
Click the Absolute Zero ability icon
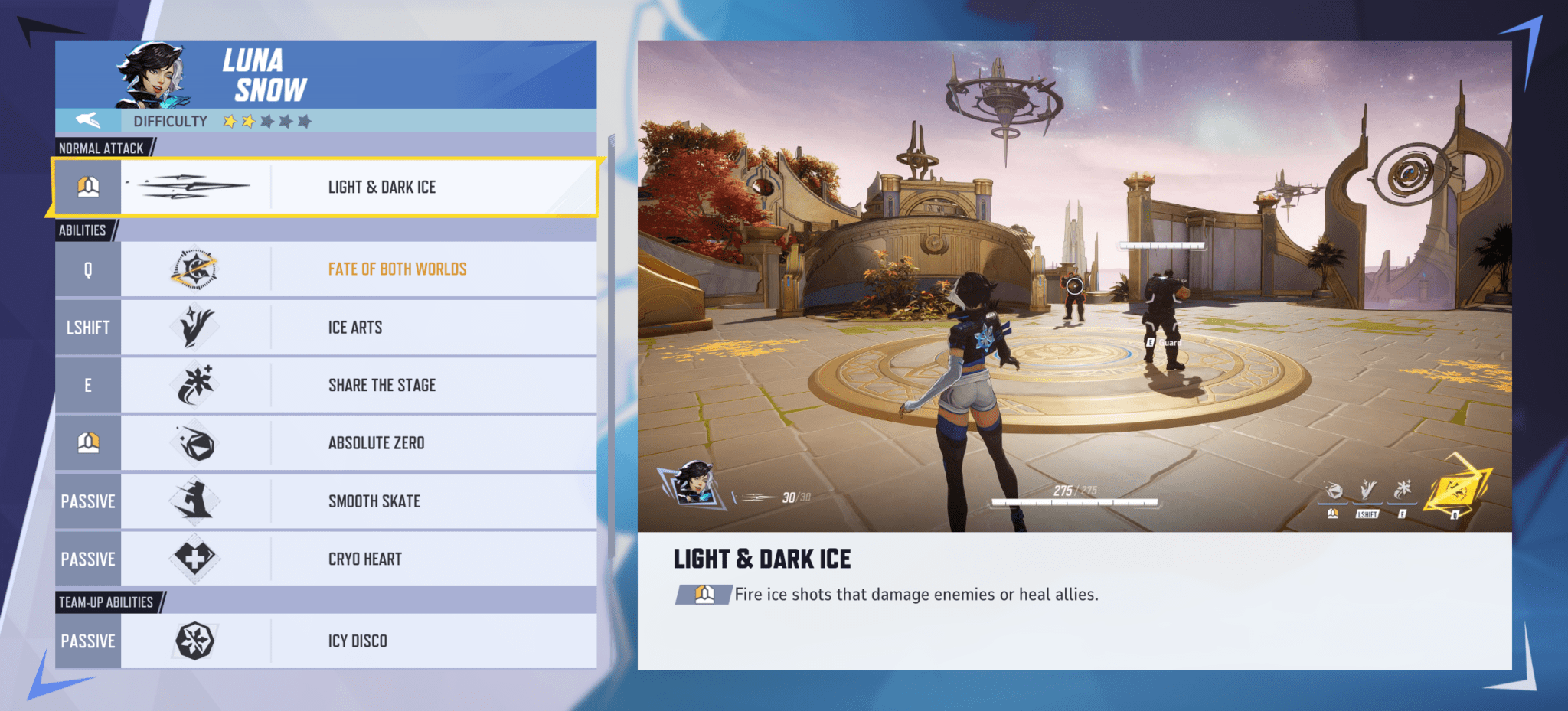click(x=195, y=442)
